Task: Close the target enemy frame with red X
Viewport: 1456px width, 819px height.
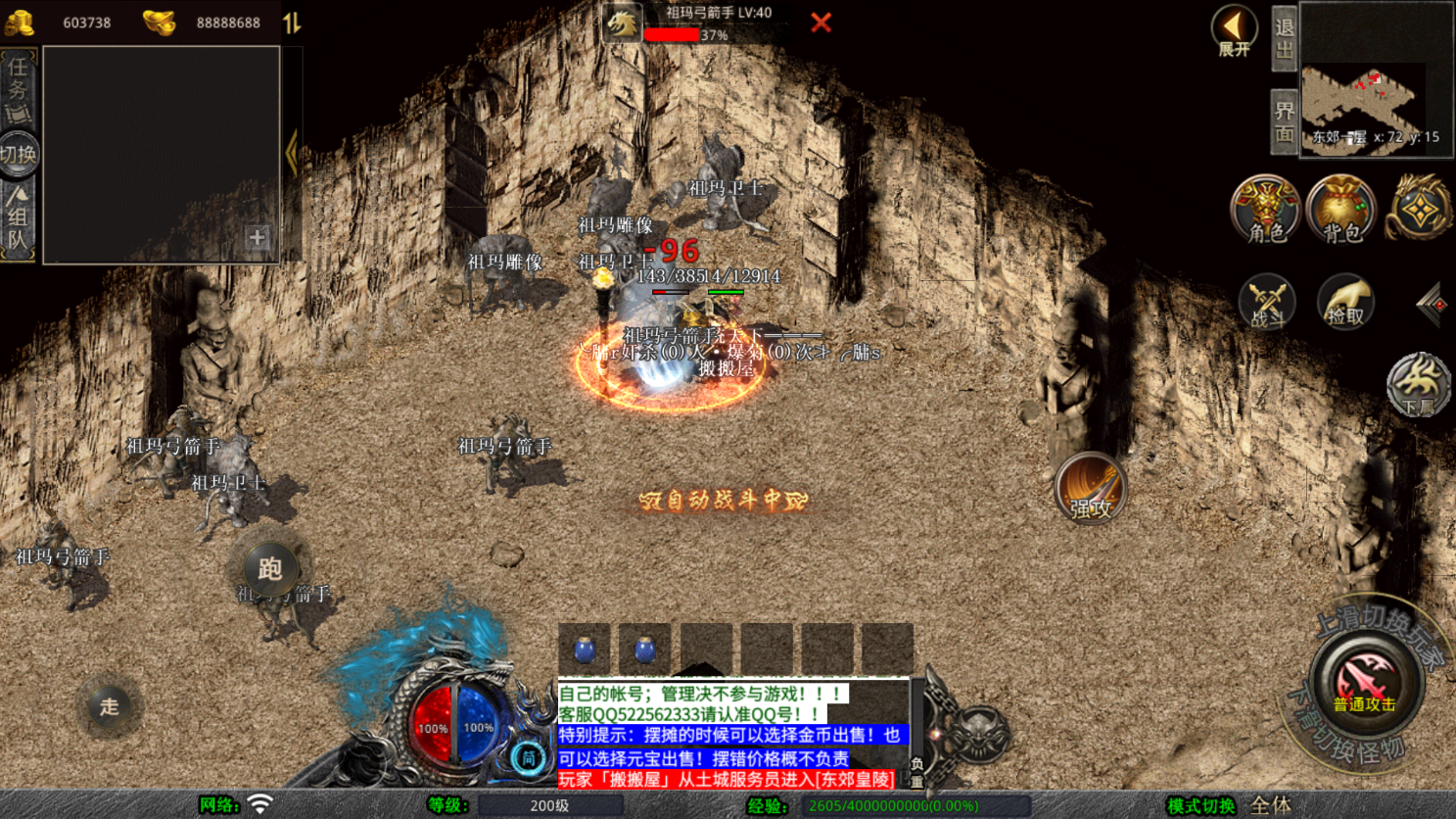Action: [821, 23]
